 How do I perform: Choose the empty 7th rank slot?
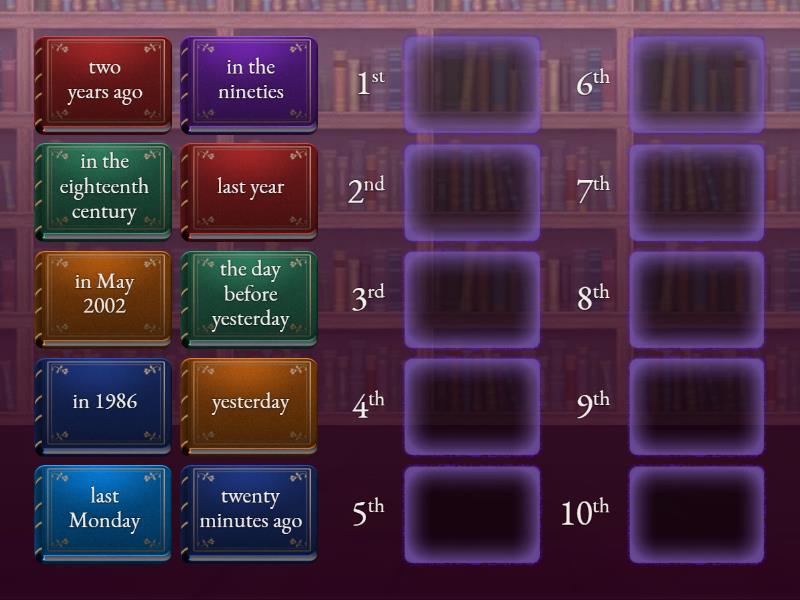point(696,191)
